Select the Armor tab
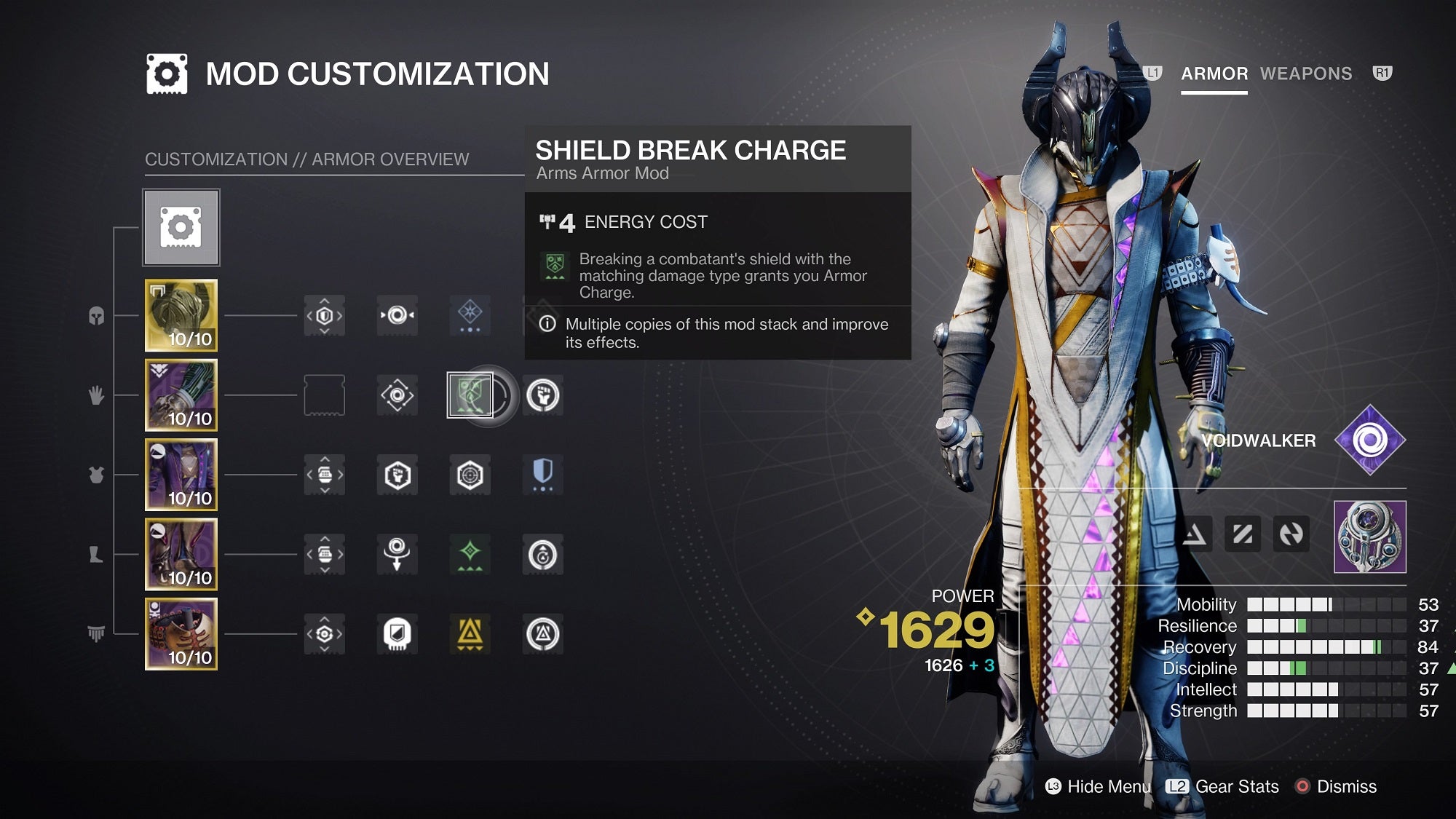Viewport: 1456px width, 819px height. click(x=1214, y=74)
